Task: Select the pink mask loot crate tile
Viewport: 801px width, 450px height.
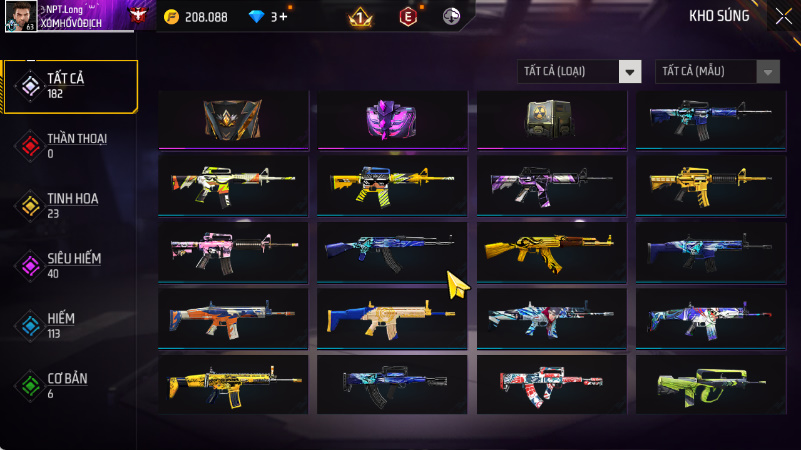Action: coord(392,119)
